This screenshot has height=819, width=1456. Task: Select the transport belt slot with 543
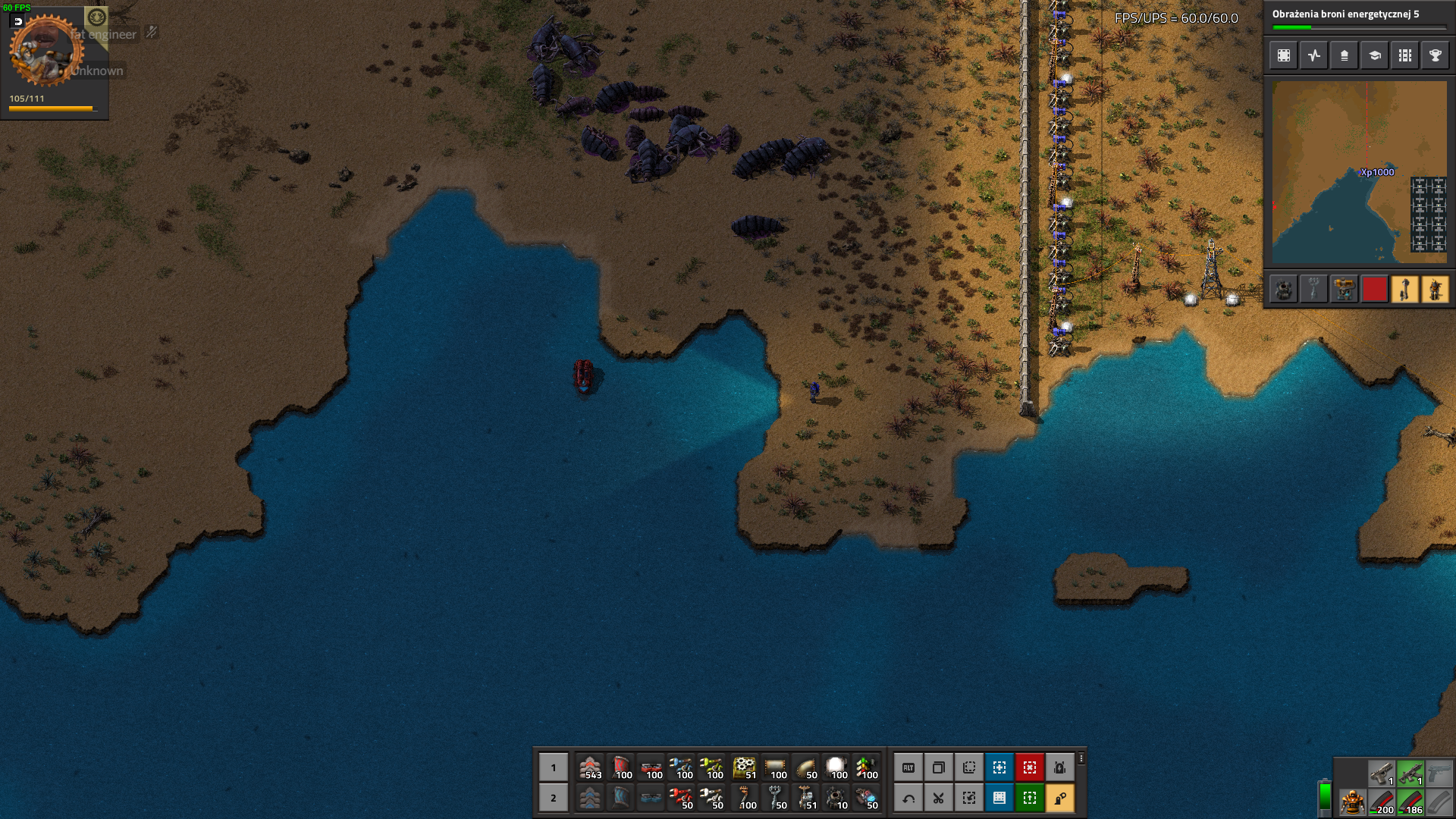(590, 767)
